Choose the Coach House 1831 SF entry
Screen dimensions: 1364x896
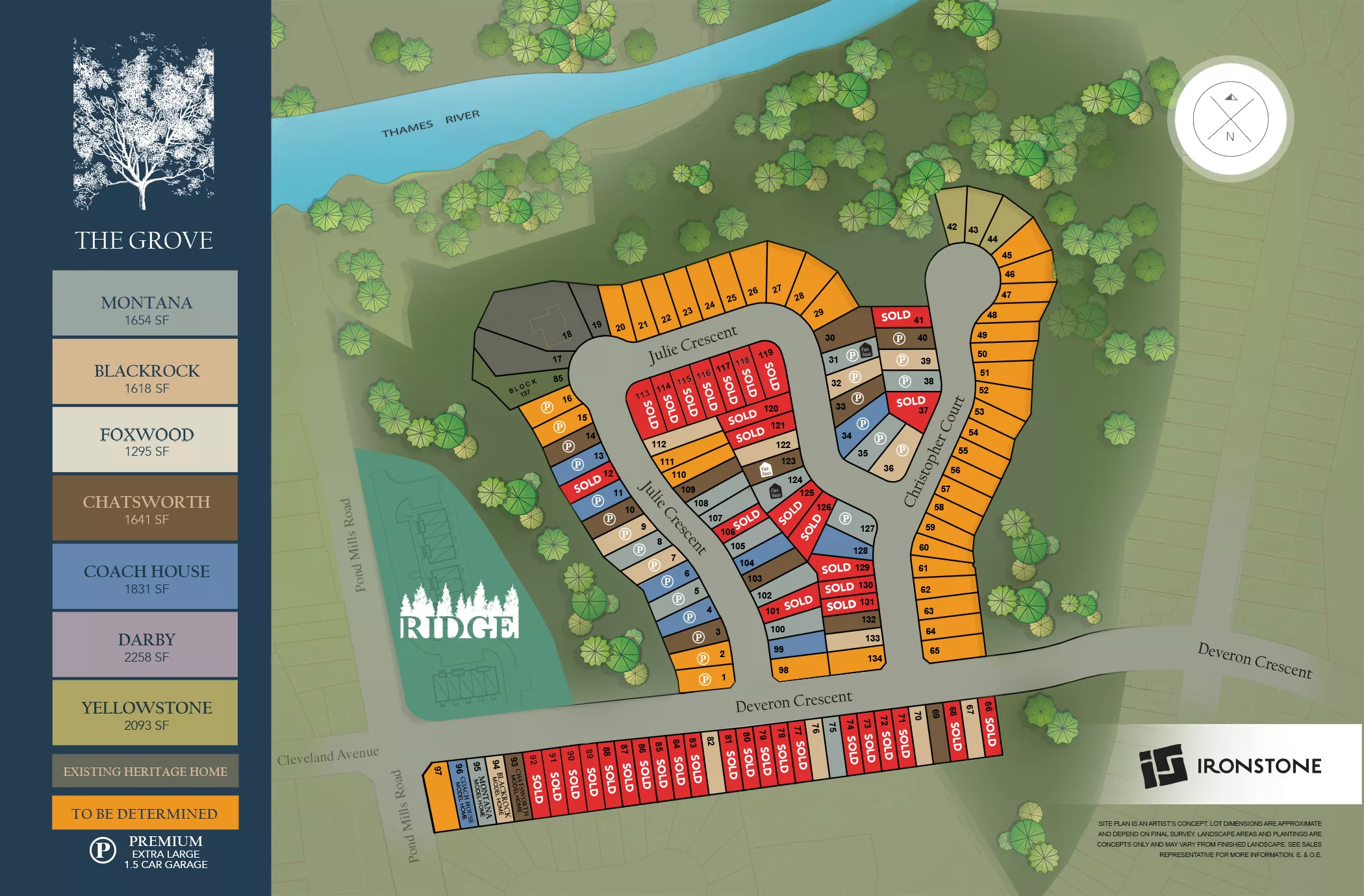pyautogui.click(x=145, y=577)
